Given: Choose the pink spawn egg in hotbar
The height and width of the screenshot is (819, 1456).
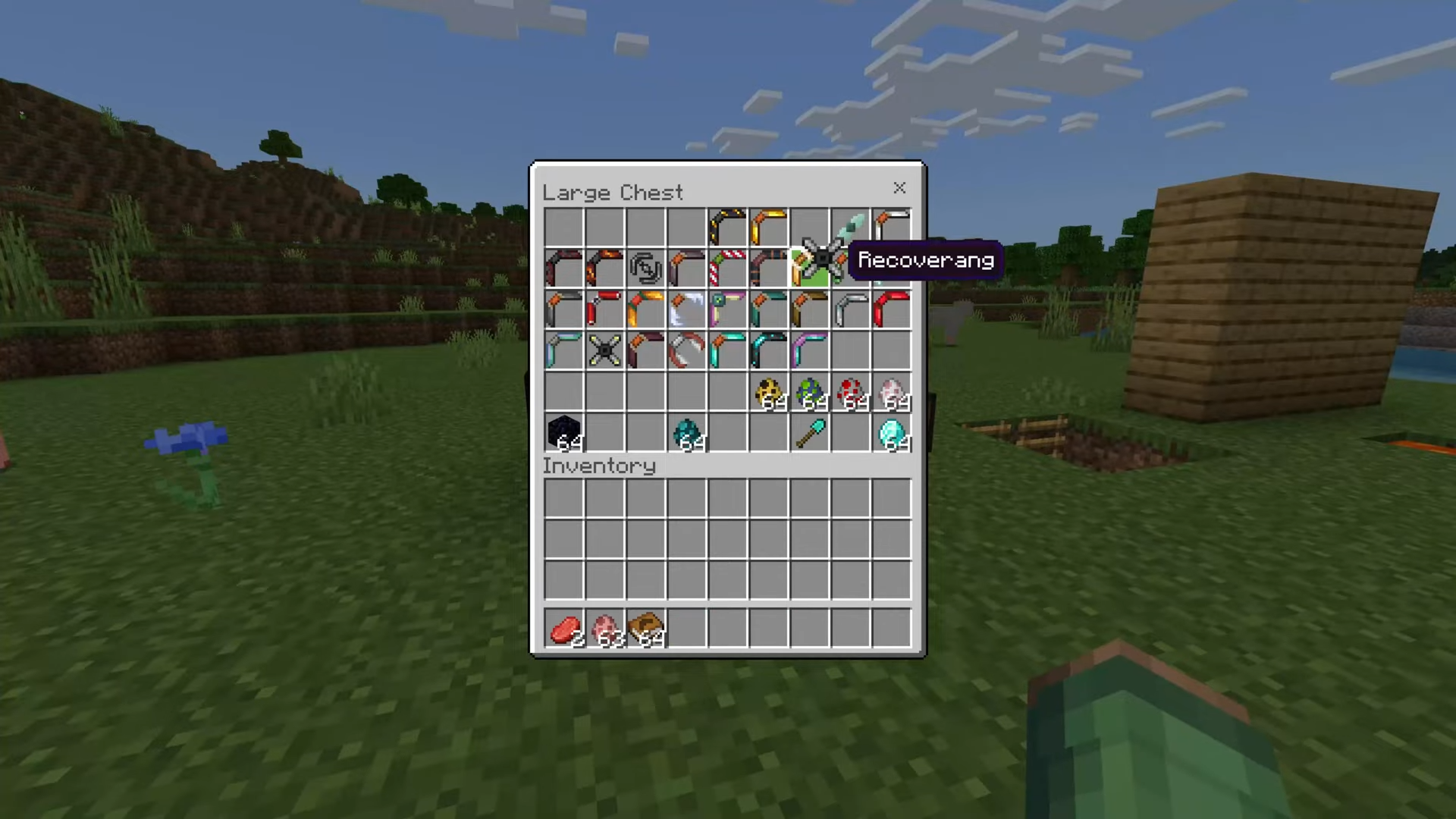Looking at the screenshot, I should pyautogui.click(x=604, y=629).
